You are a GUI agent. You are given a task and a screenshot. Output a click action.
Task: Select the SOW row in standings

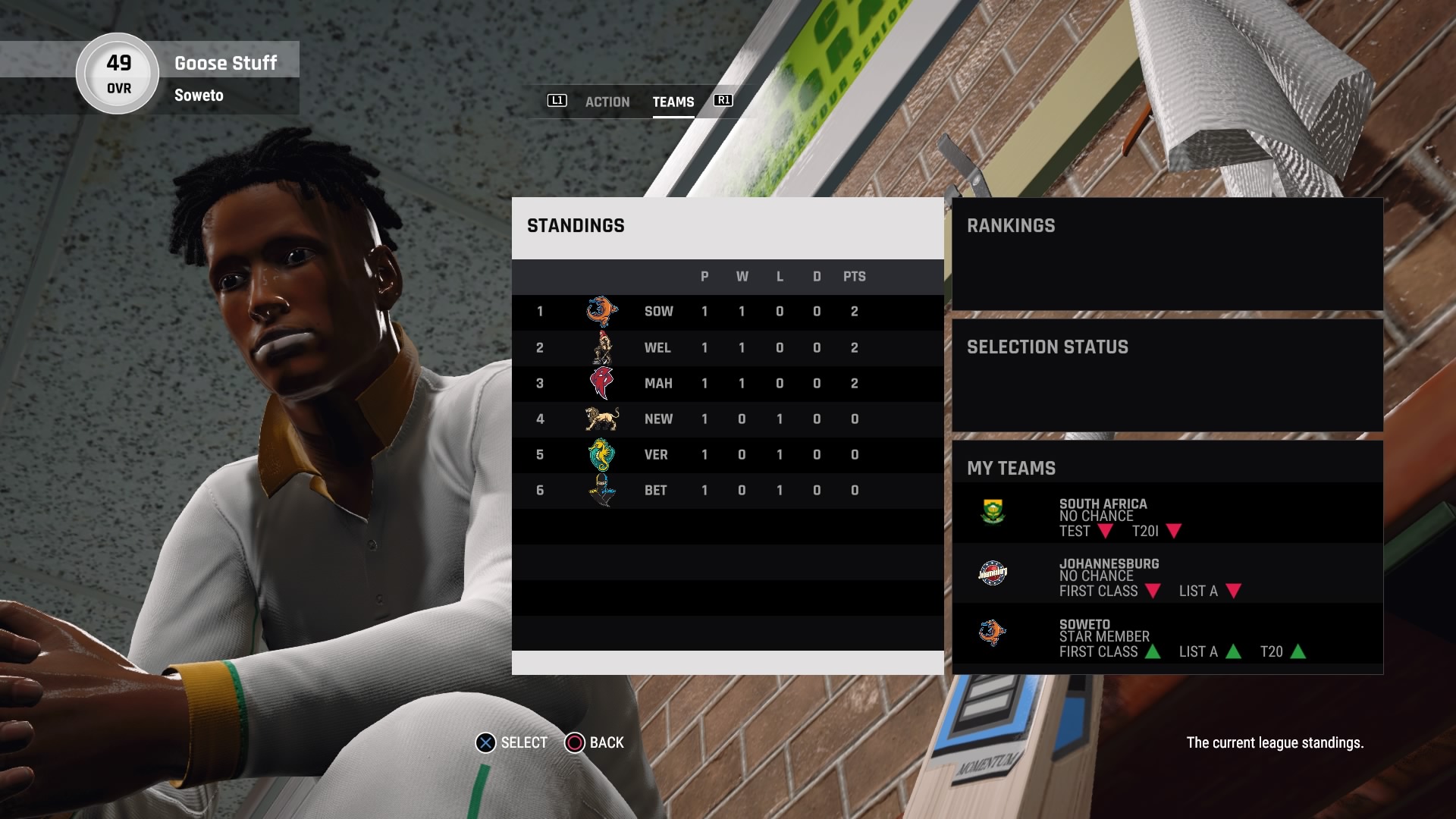[726, 312]
